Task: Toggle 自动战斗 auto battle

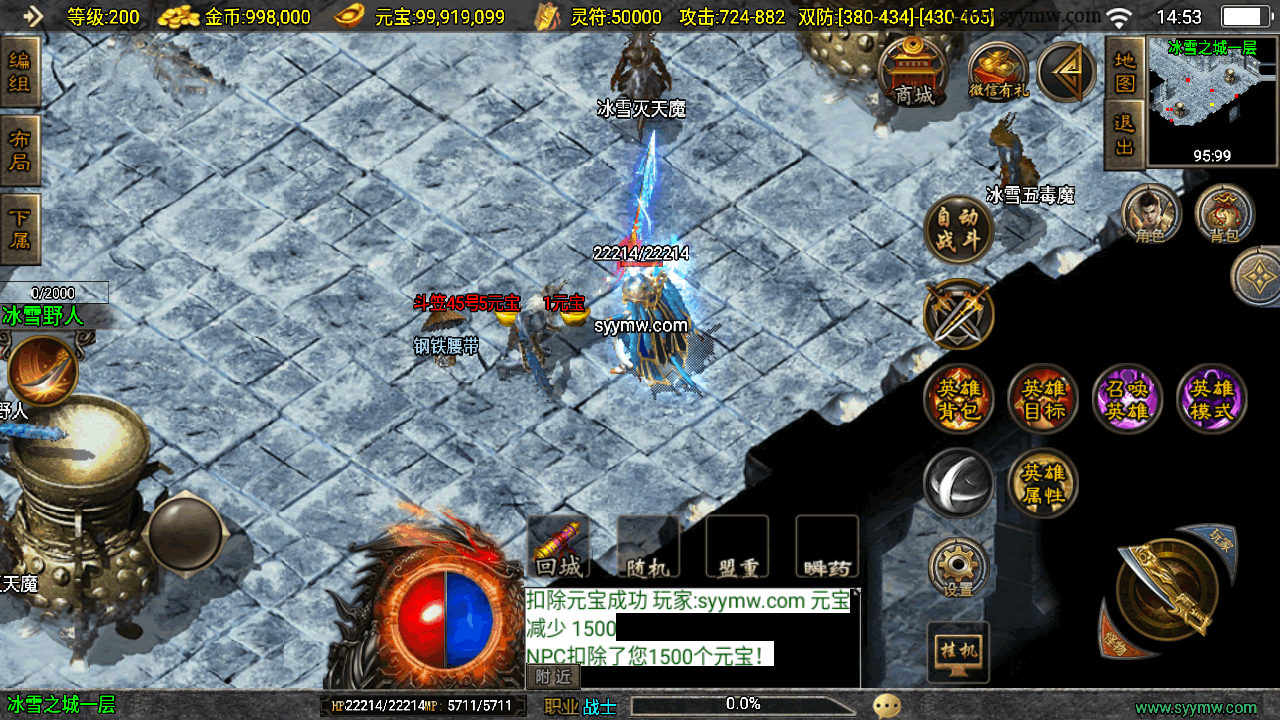Action: coord(959,230)
